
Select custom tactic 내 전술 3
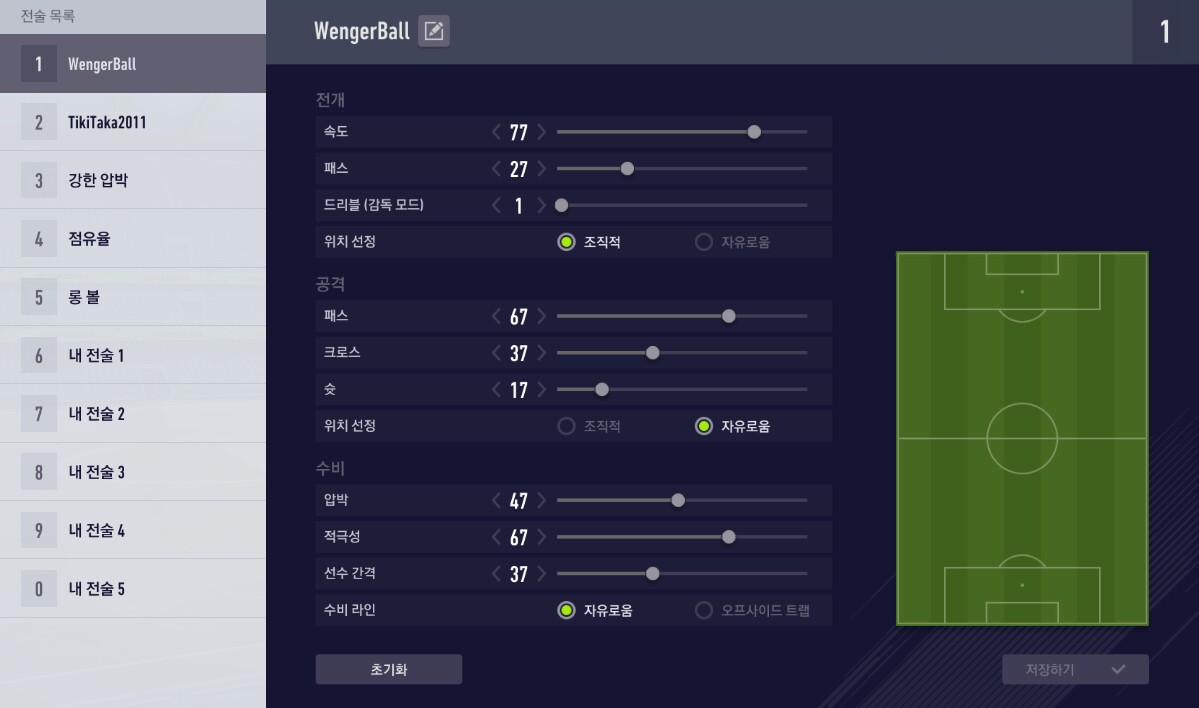[x=133, y=472]
